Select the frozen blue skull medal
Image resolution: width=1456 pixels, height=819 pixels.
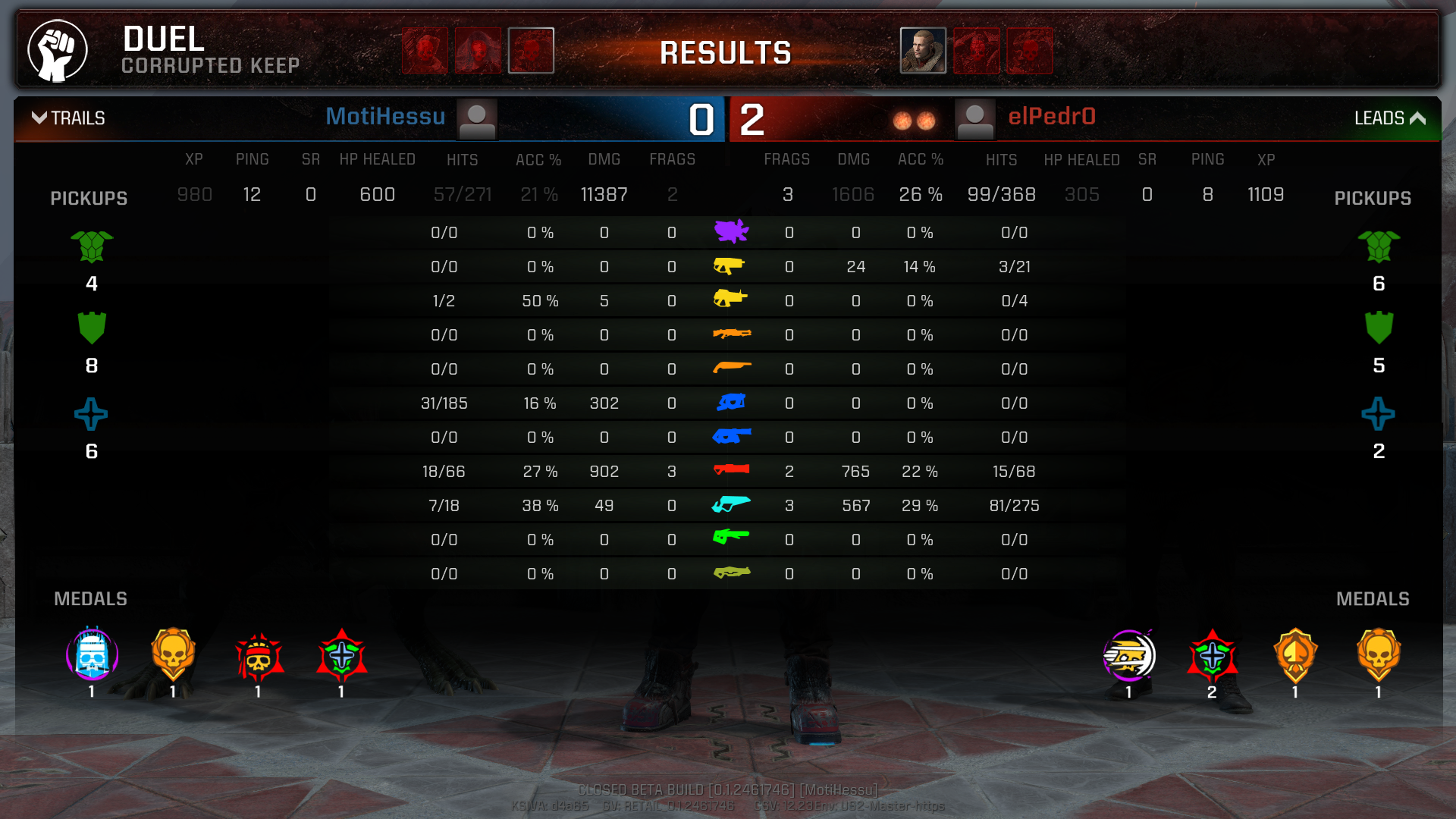tap(92, 655)
